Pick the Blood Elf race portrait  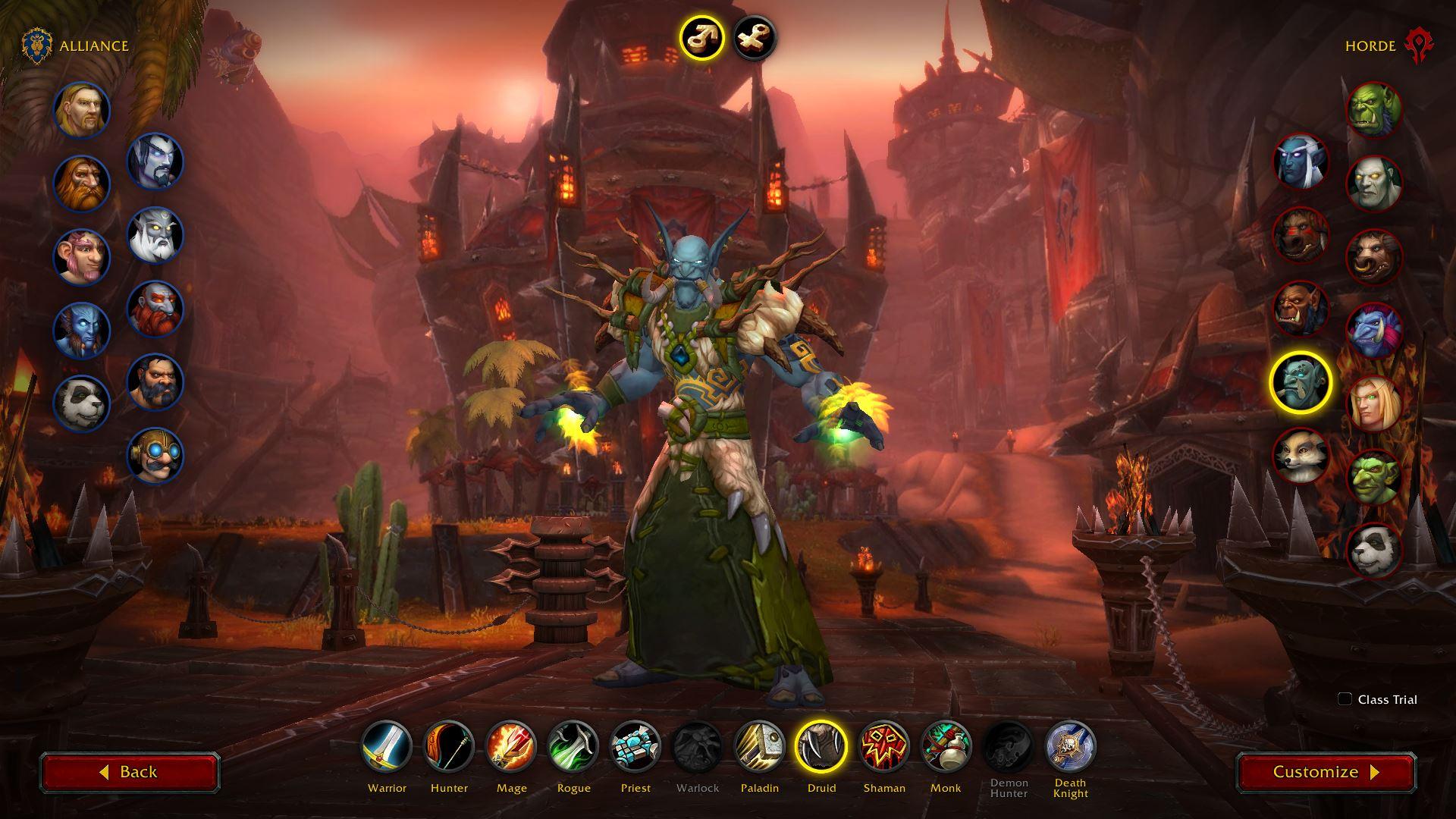1373,403
